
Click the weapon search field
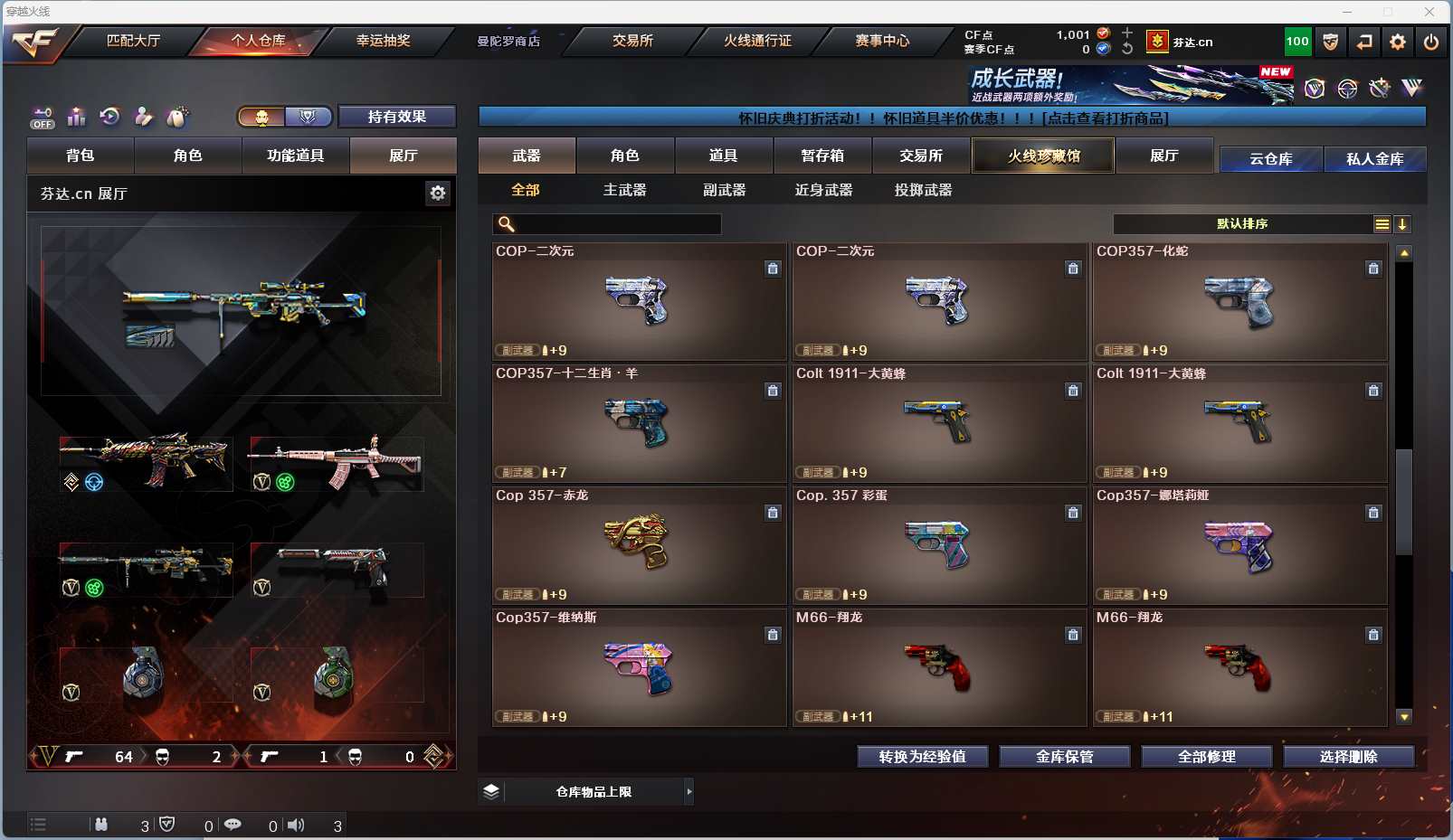(x=615, y=224)
